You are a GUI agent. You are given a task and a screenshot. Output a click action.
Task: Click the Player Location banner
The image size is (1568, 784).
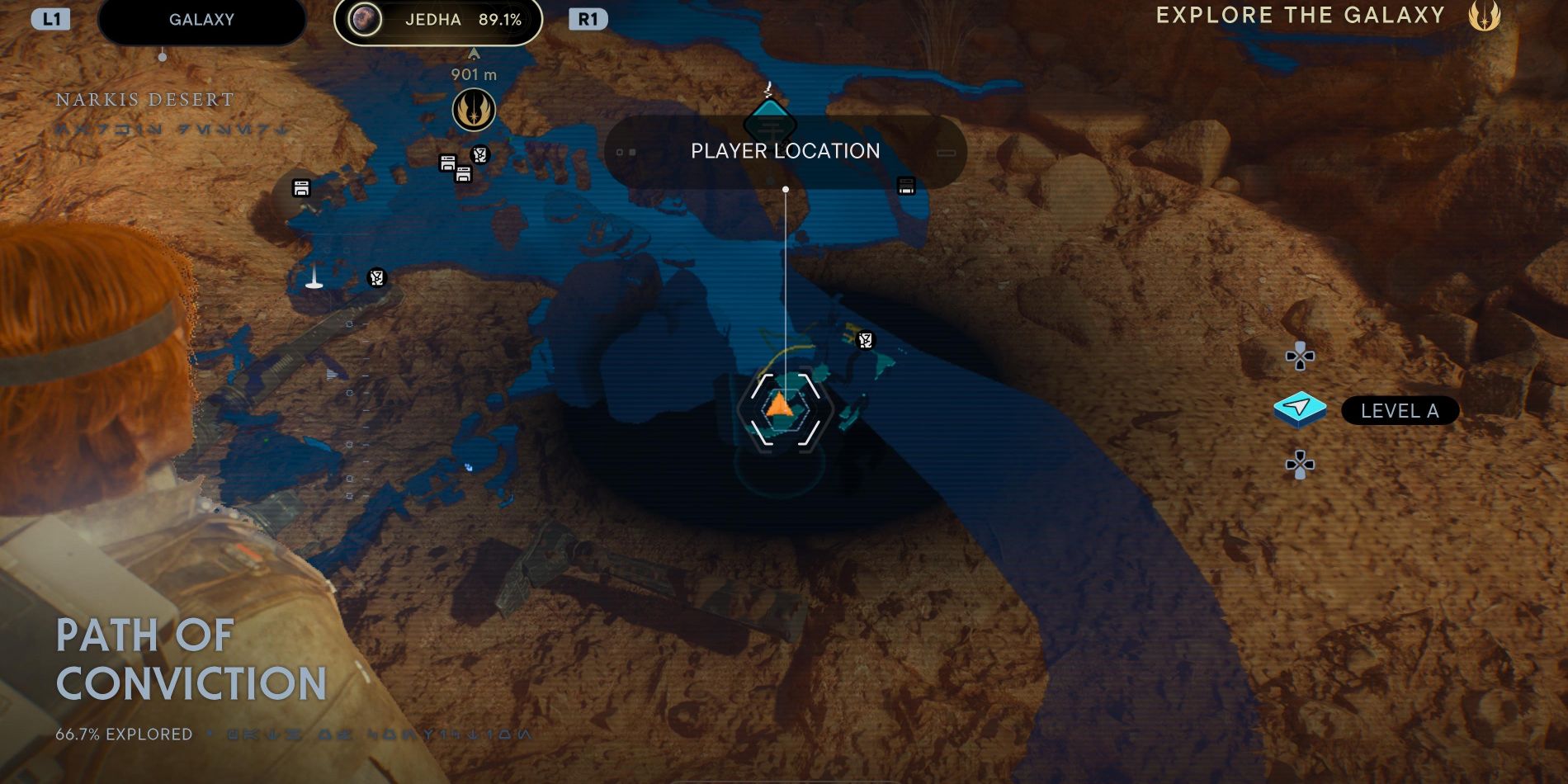[x=784, y=151]
